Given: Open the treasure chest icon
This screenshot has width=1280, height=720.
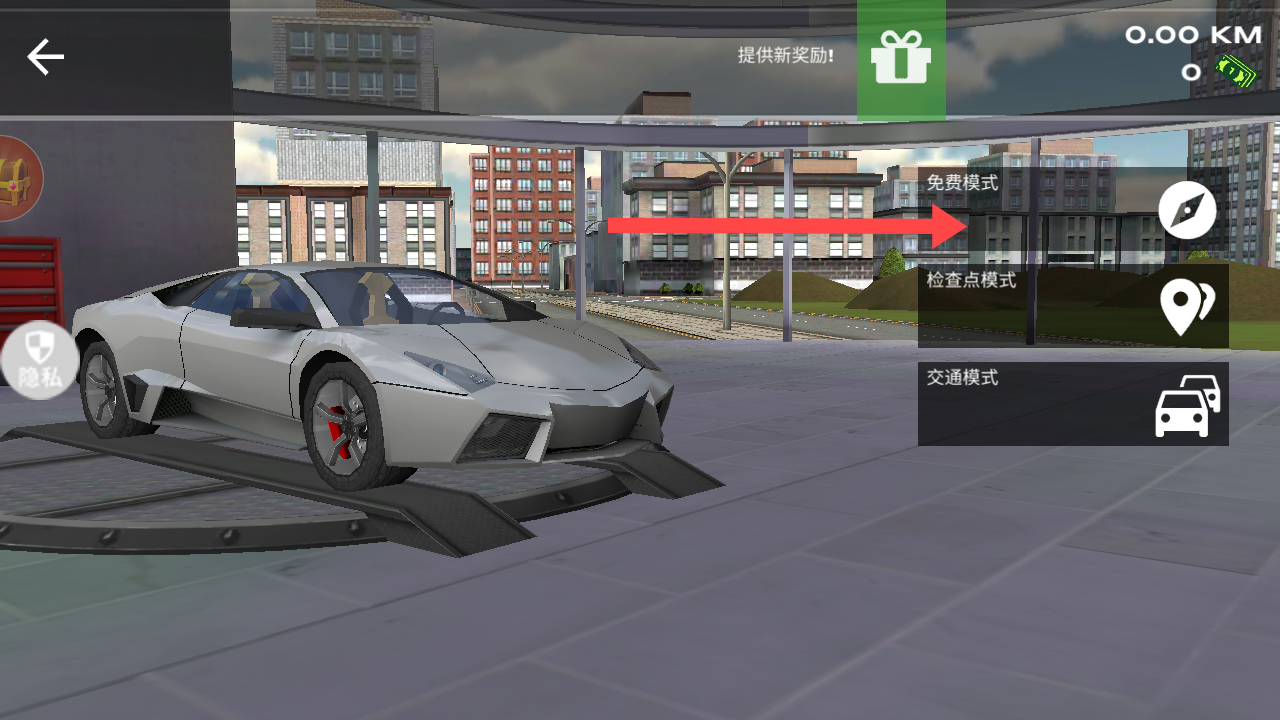Looking at the screenshot, I should click(14, 180).
